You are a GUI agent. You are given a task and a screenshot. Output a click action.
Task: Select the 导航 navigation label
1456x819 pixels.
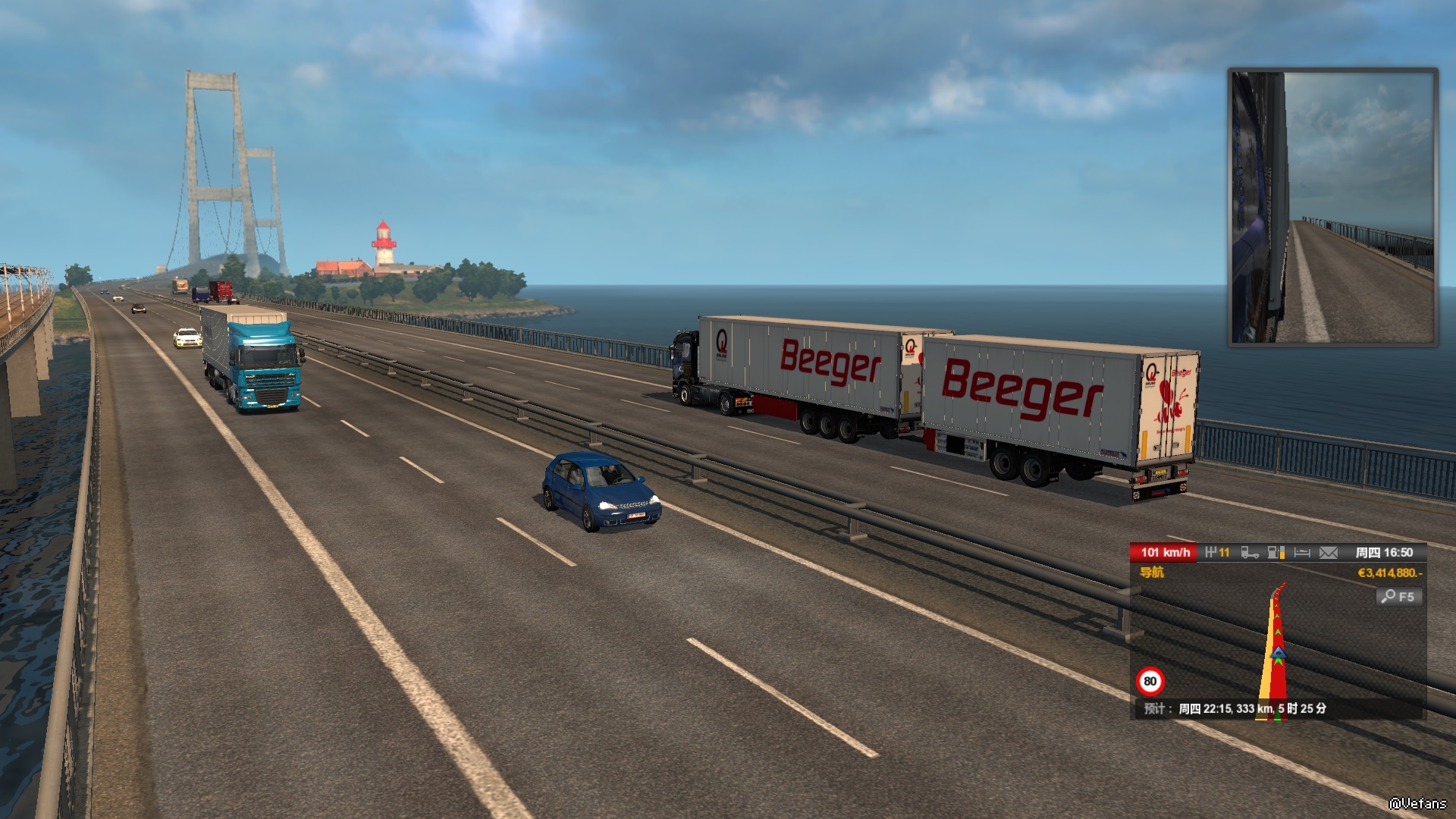point(1152,573)
